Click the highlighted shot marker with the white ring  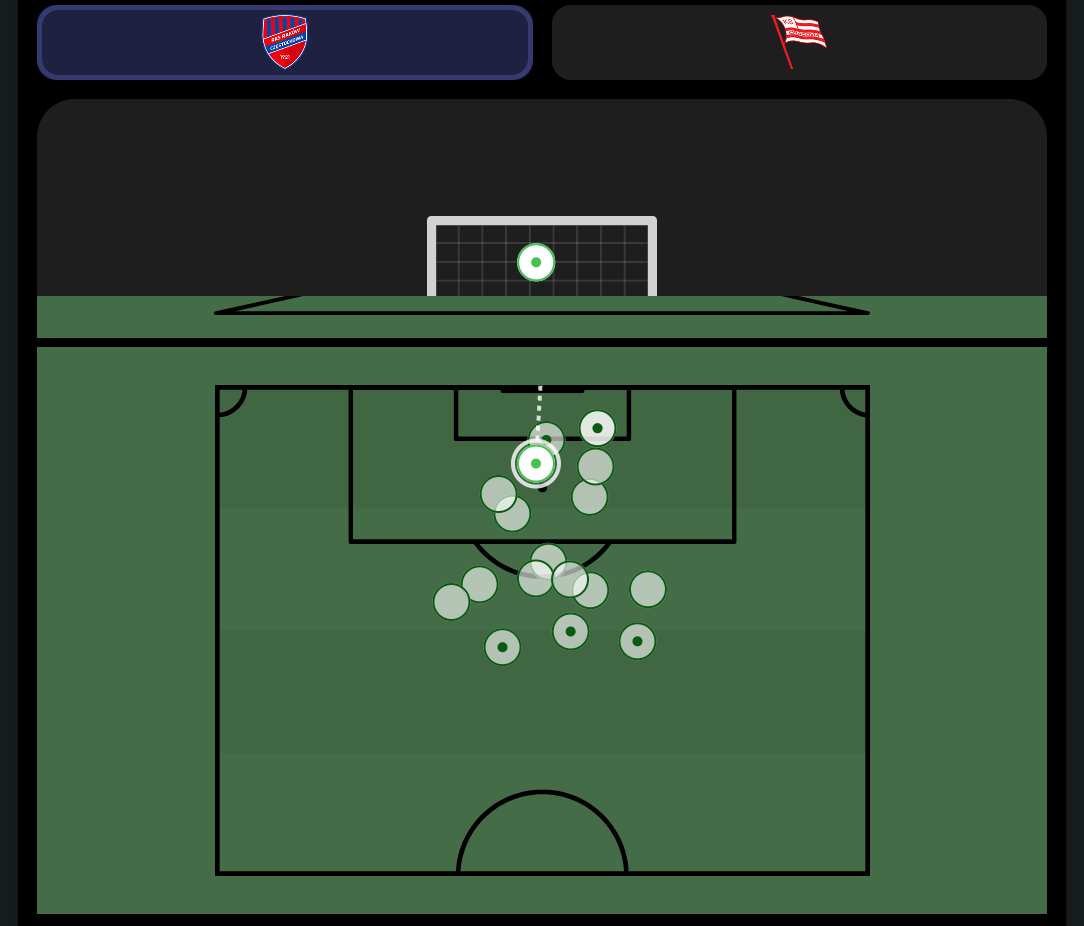pyautogui.click(x=536, y=463)
